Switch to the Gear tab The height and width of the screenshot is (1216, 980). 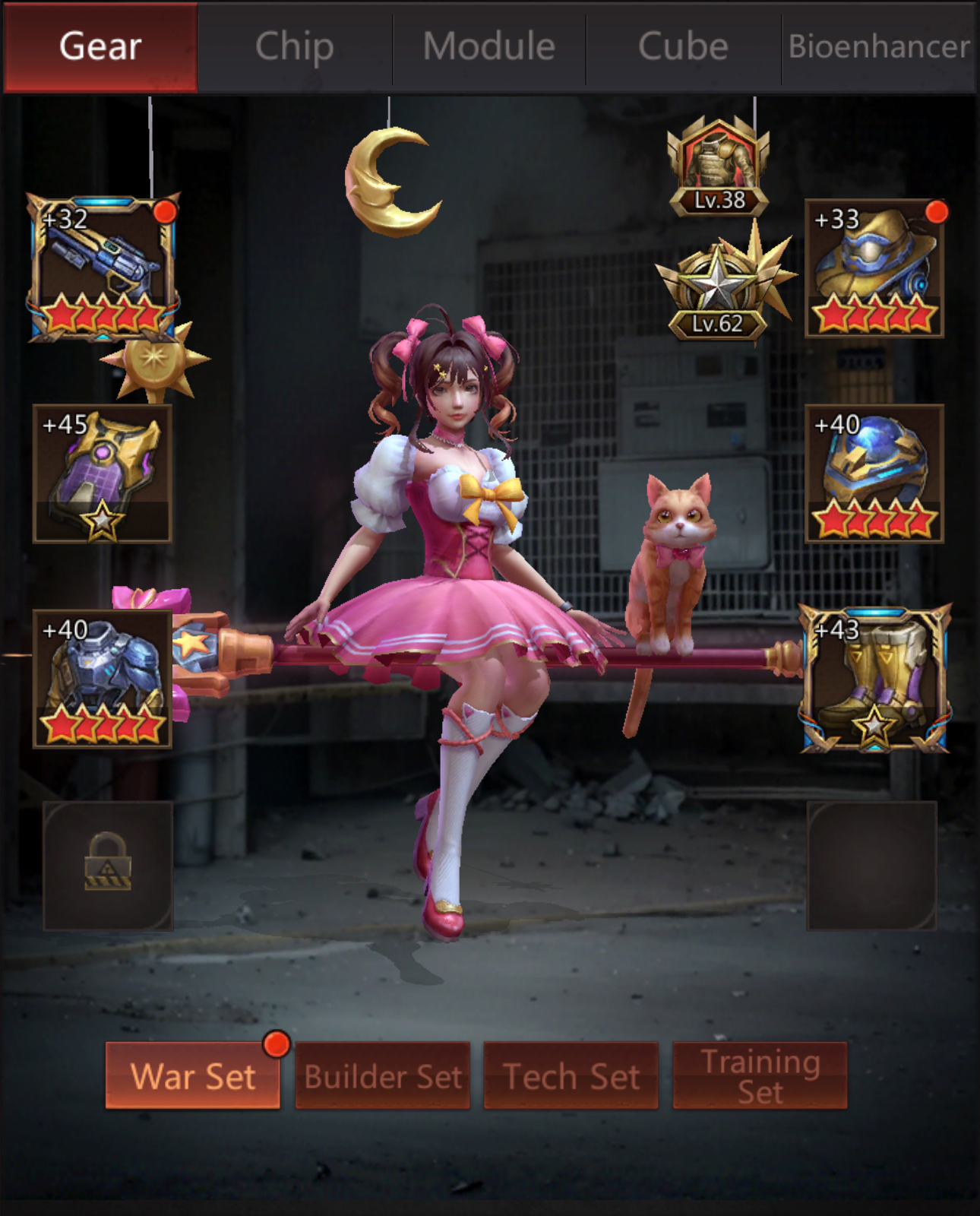coord(100,47)
